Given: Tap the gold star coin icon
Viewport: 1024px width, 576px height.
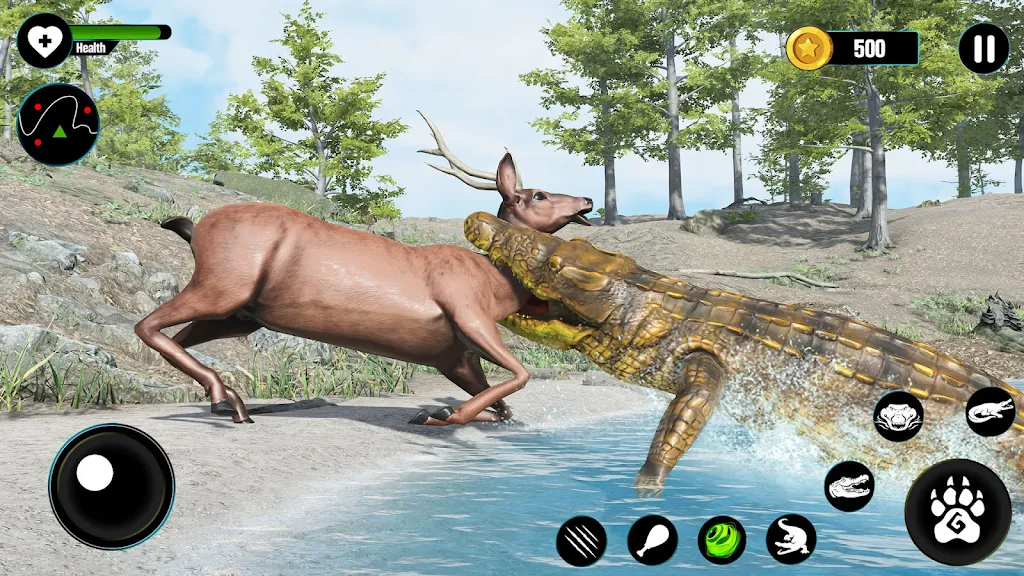Looking at the screenshot, I should pos(809,48).
